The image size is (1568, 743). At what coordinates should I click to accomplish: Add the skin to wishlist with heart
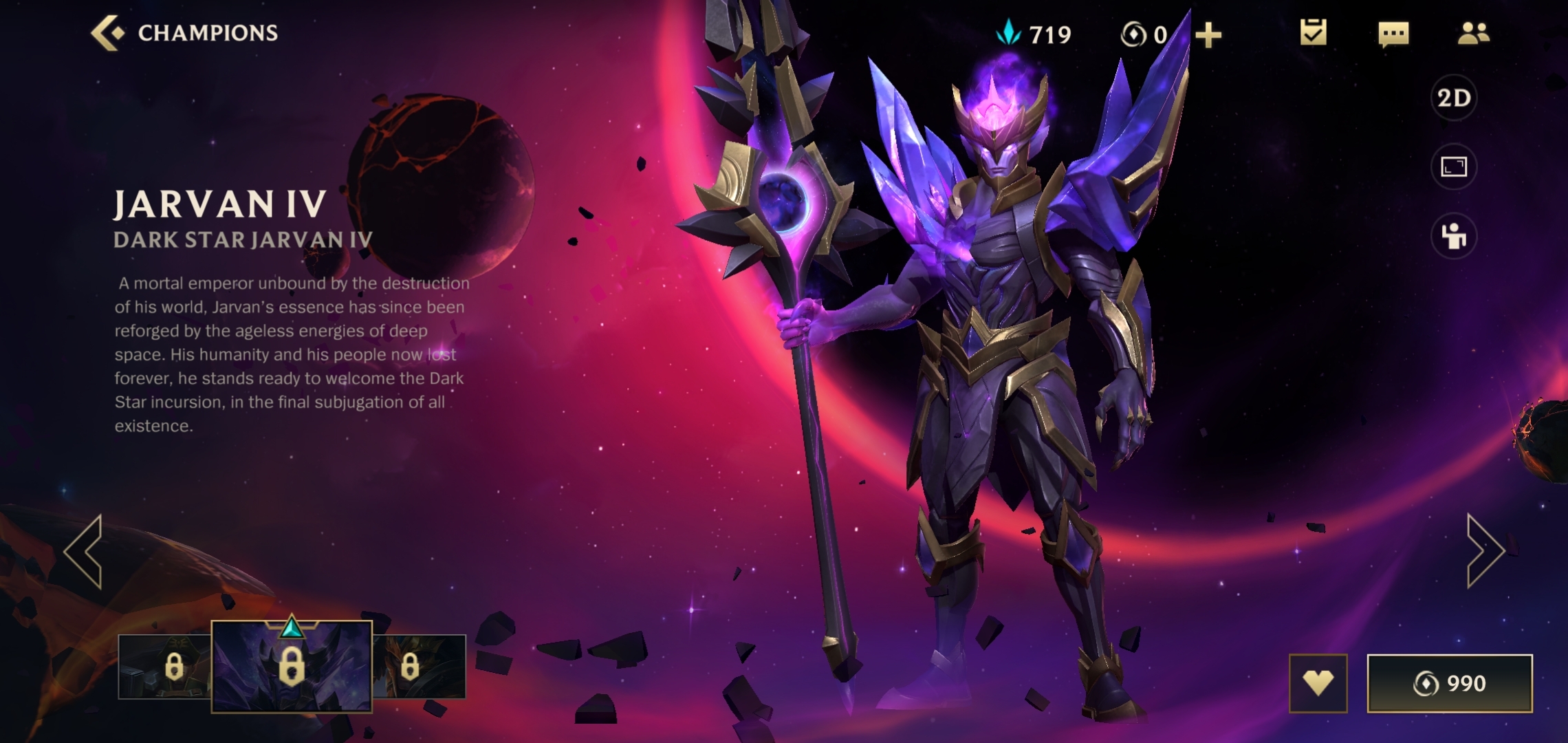coord(1318,683)
